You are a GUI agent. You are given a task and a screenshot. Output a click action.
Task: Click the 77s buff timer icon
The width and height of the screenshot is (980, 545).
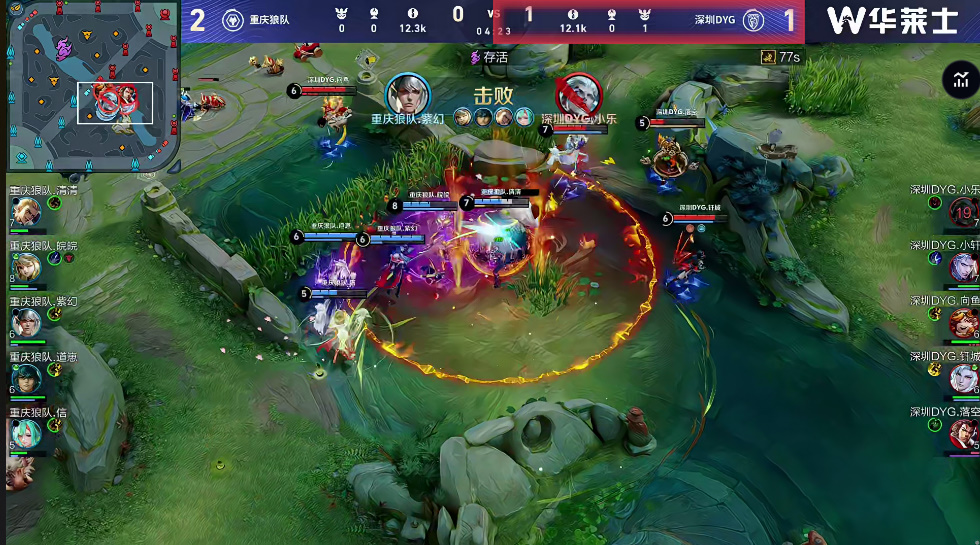coord(768,57)
